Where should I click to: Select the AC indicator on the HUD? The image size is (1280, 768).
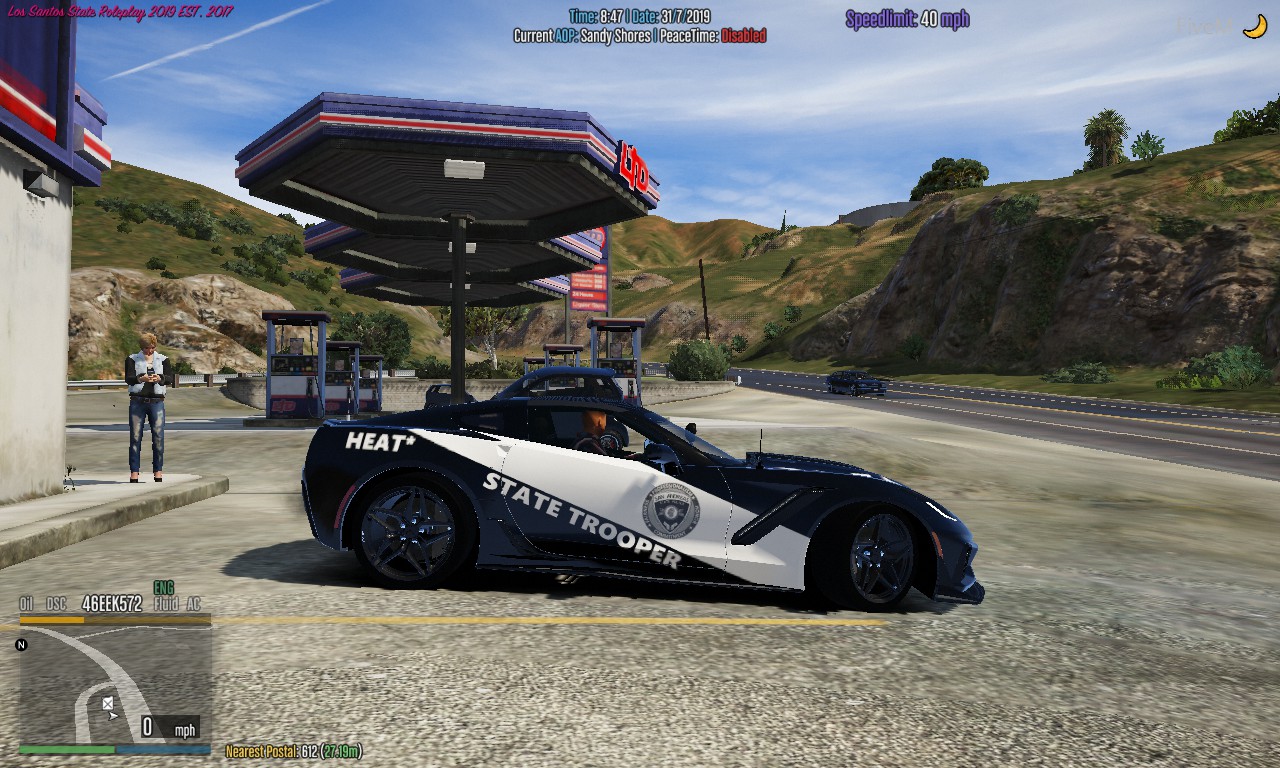coord(193,603)
